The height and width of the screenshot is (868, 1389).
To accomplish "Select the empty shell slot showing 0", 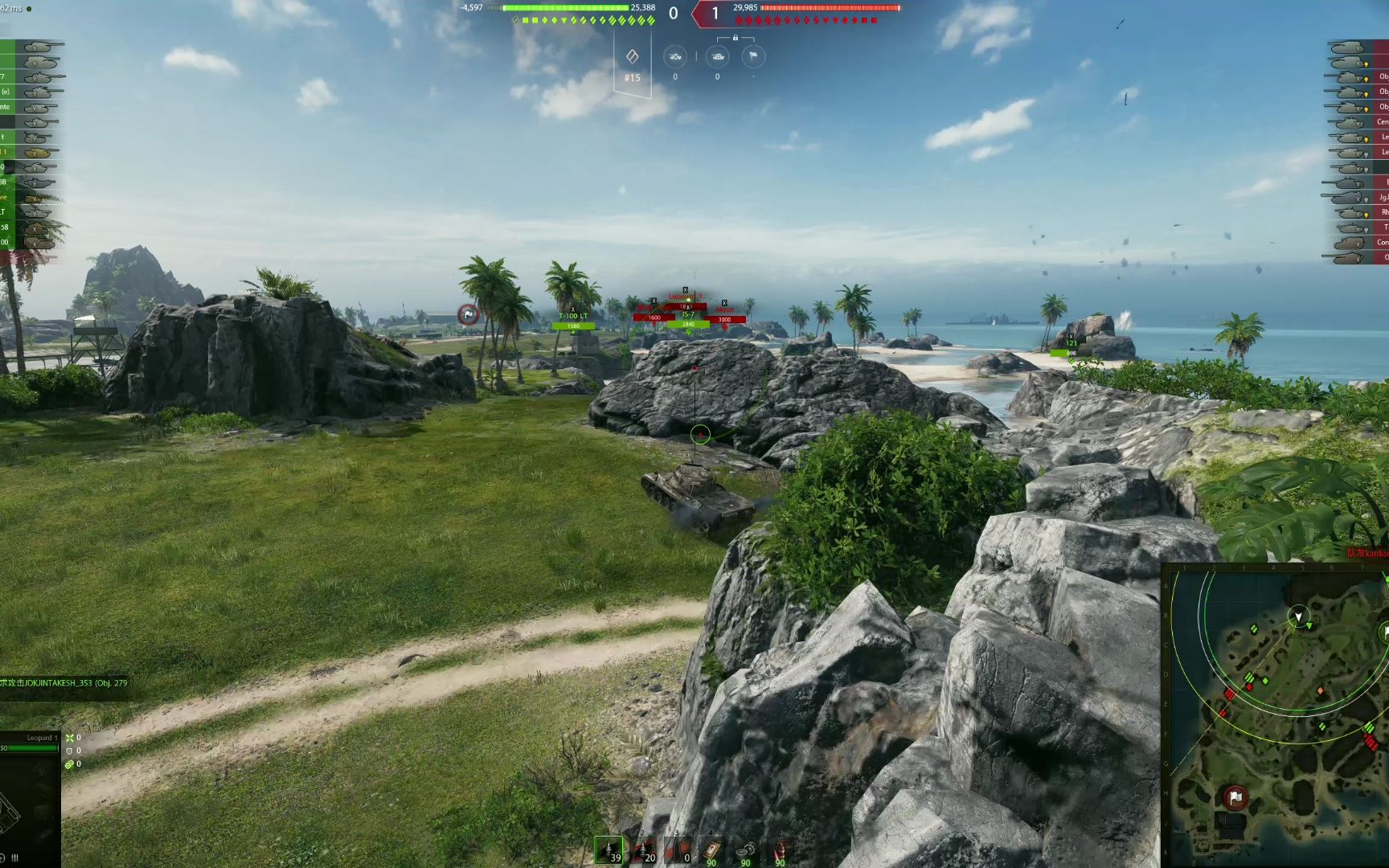I will tap(678, 850).
